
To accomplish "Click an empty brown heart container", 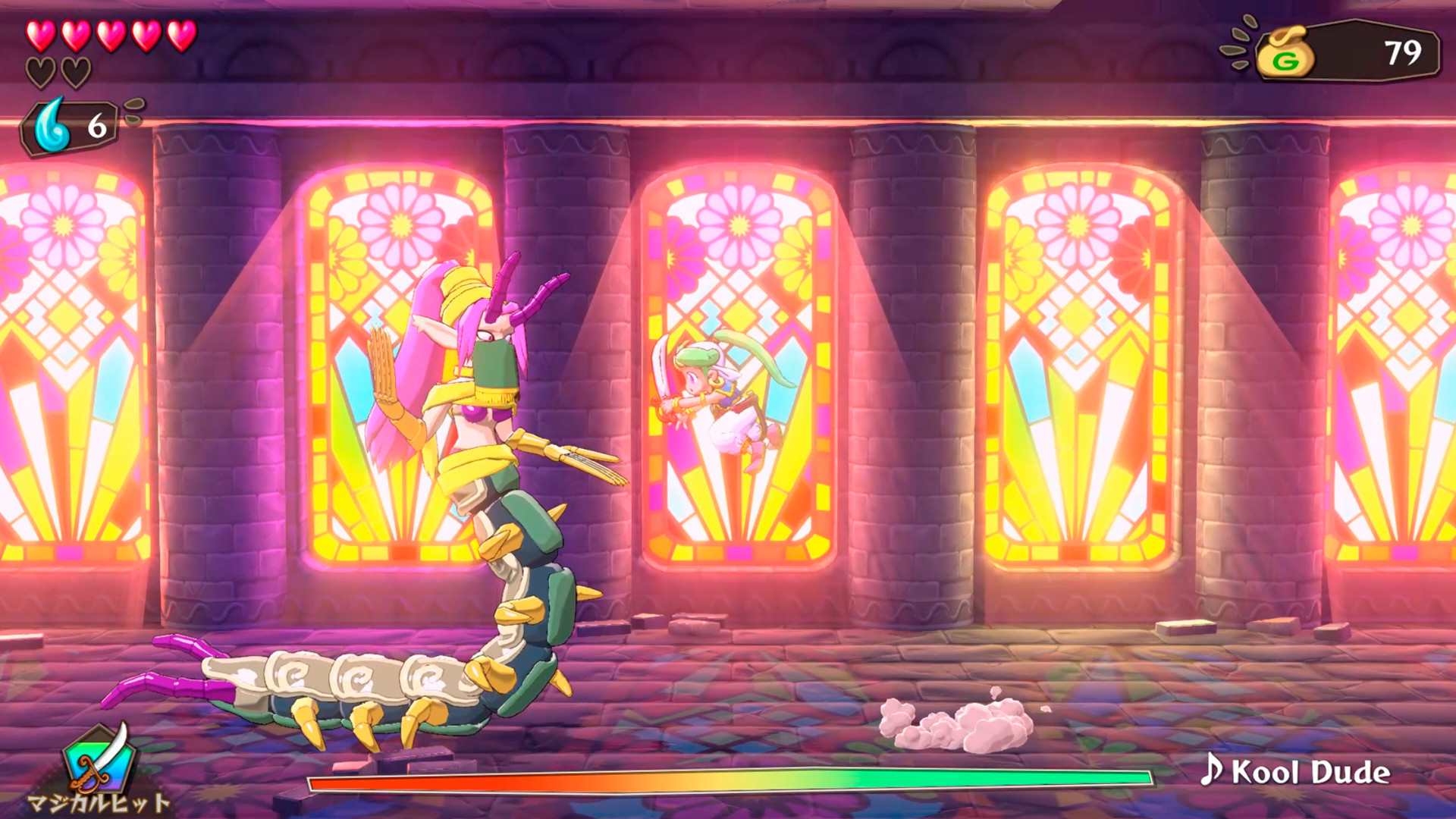I will point(39,72).
